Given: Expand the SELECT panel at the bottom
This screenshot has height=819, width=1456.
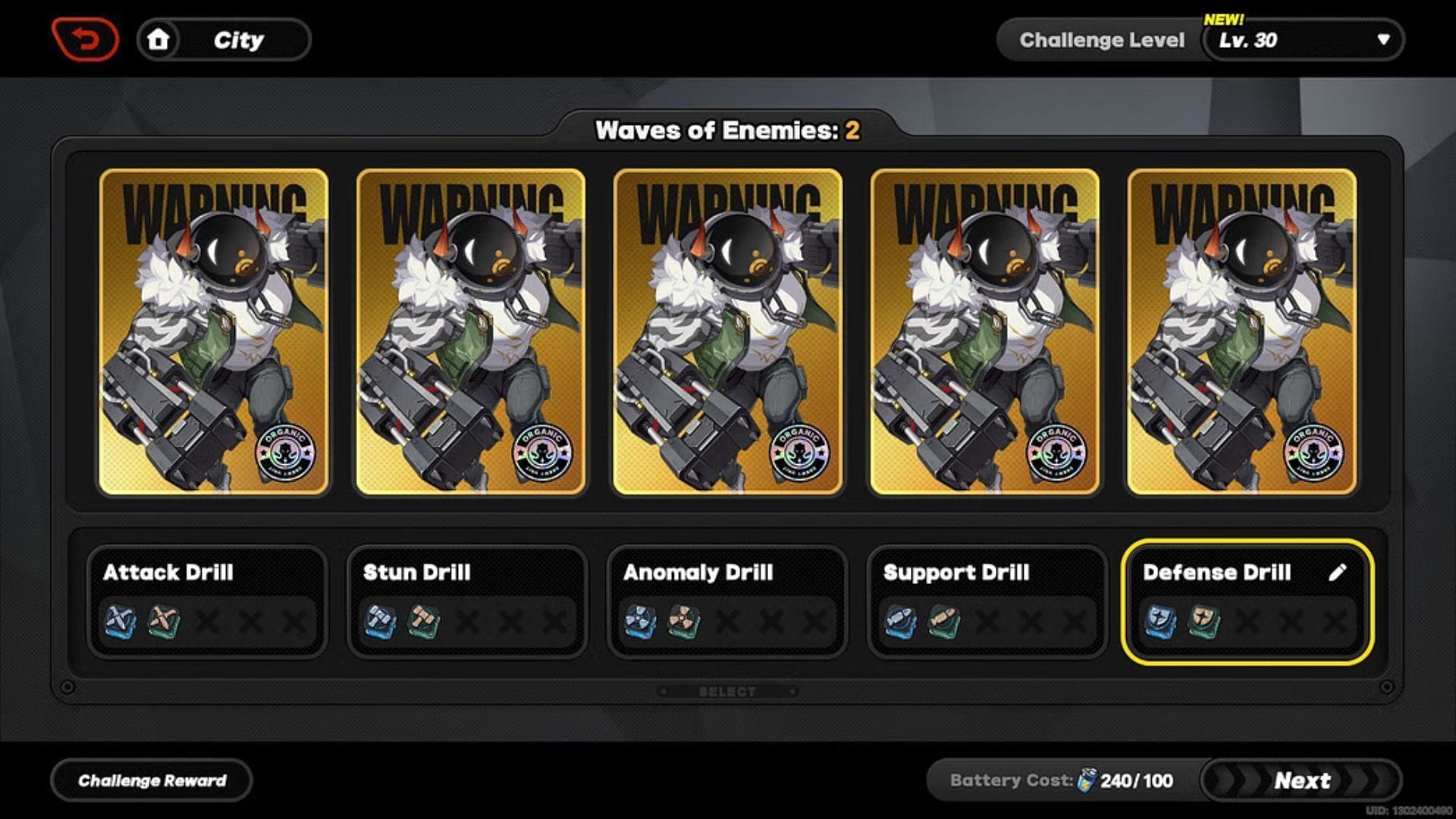Looking at the screenshot, I should pyautogui.click(x=728, y=690).
